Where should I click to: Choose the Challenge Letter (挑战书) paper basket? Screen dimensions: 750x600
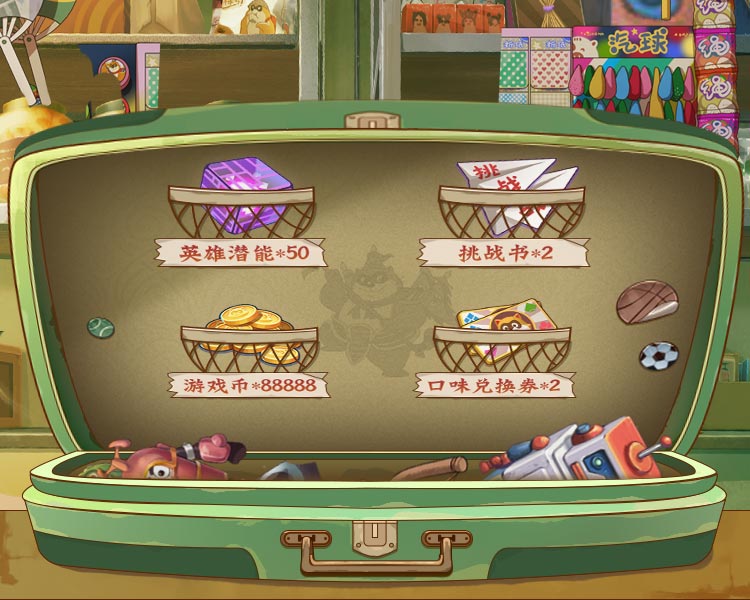[x=510, y=203]
